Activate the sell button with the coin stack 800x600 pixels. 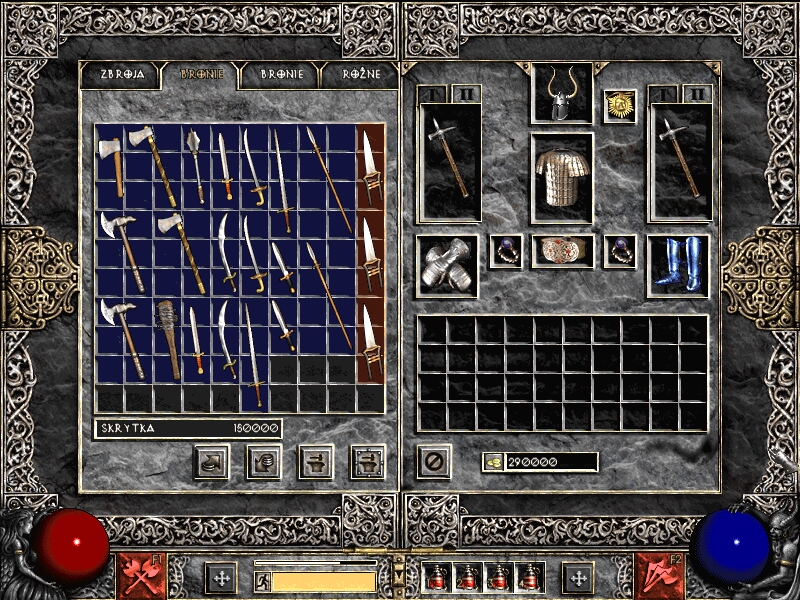[x=263, y=461]
